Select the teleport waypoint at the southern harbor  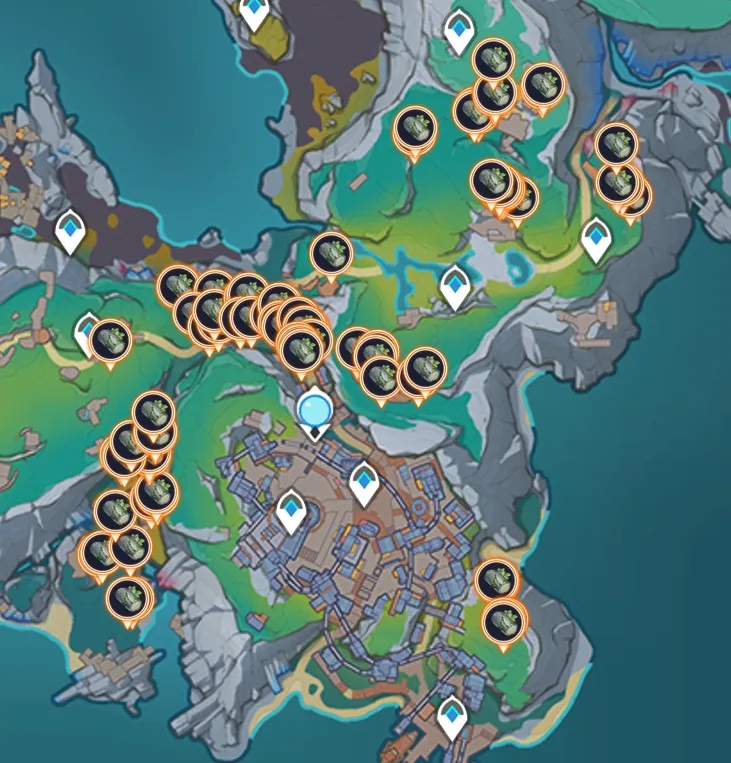click(x=453, y=716)
